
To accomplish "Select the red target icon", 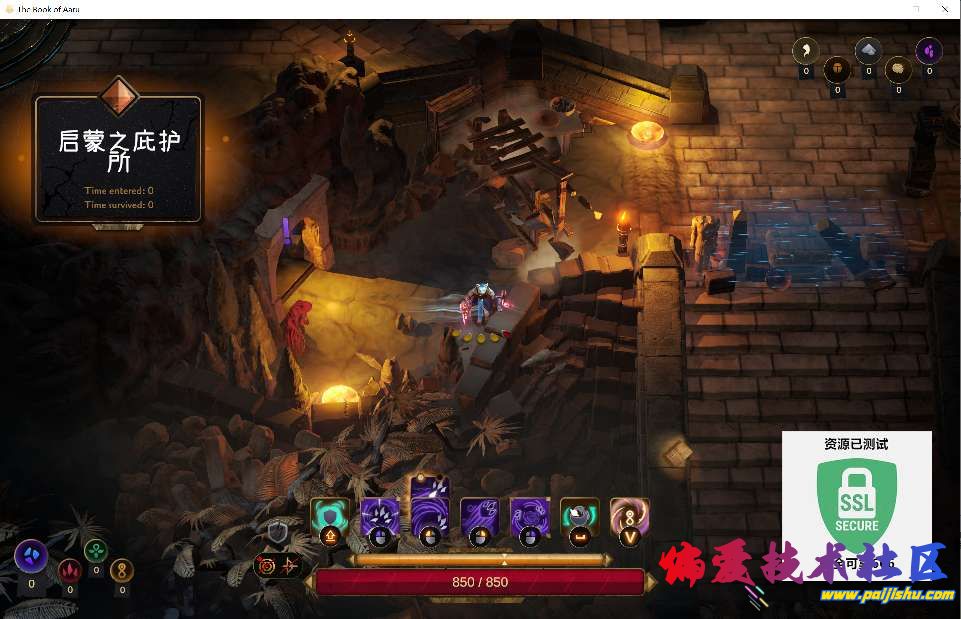I will coord(267,565).
